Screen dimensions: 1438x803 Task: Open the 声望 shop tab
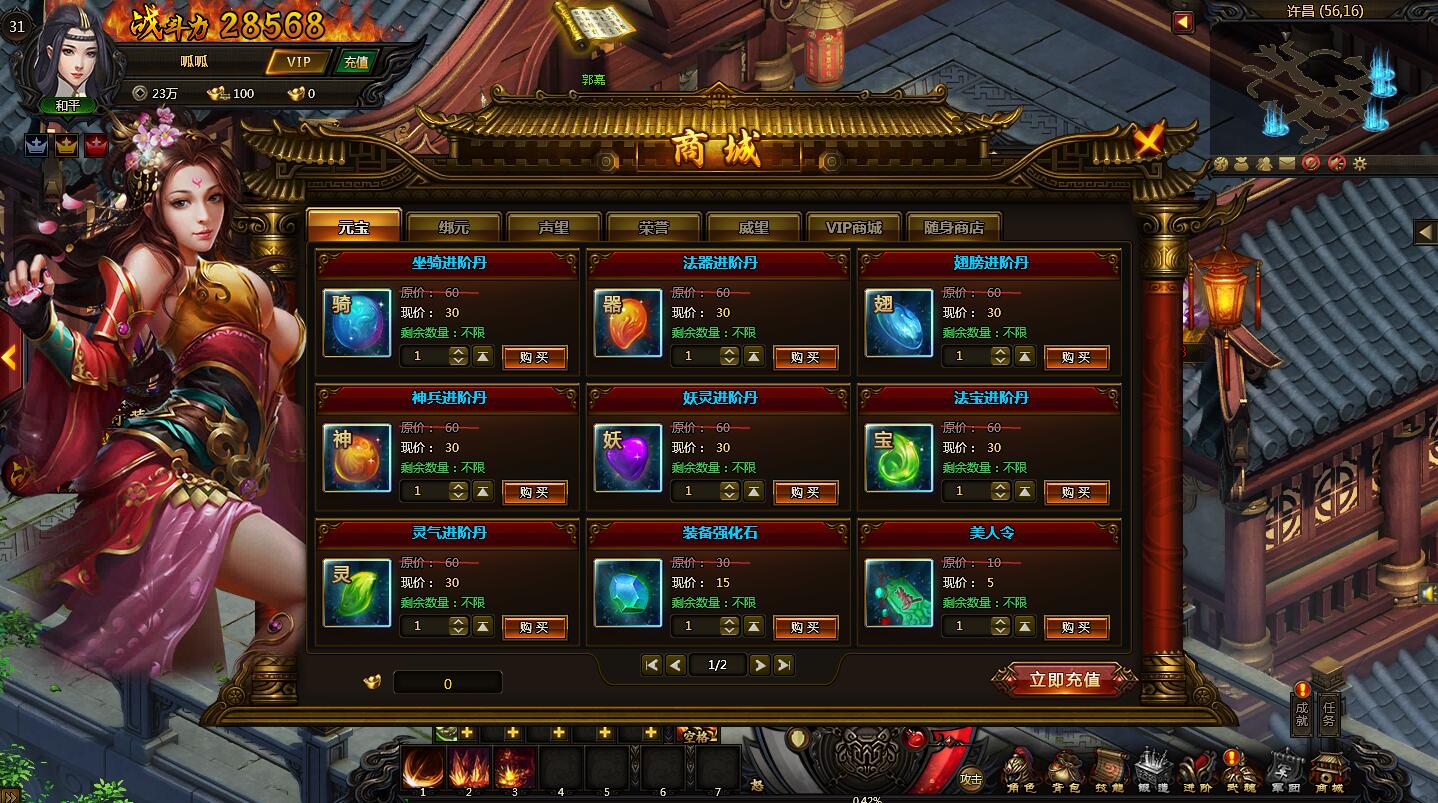coord(554,227)
